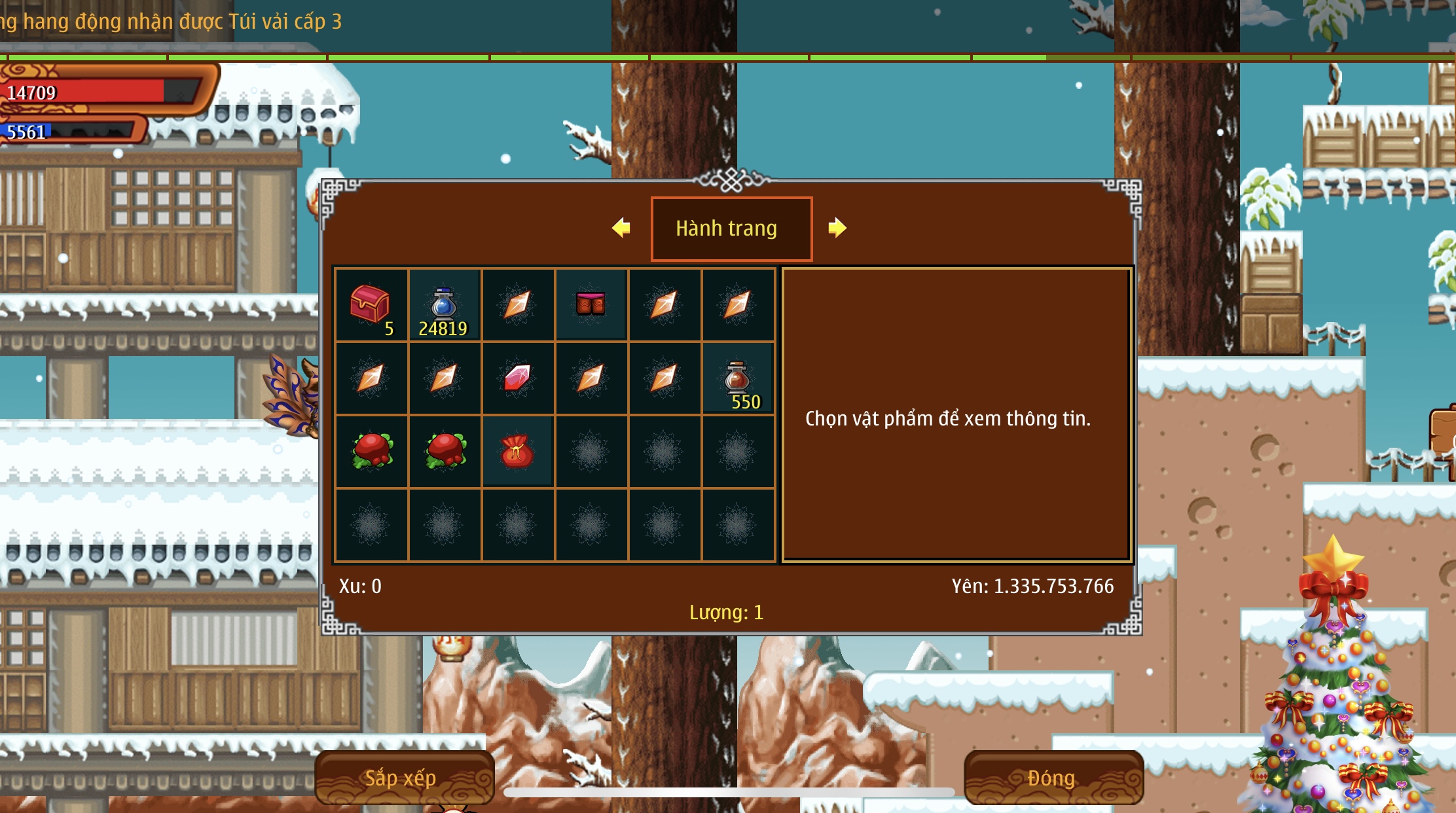Select the red treasure chest slot
Screen dimensions: 1456x813
click(371, 305)
